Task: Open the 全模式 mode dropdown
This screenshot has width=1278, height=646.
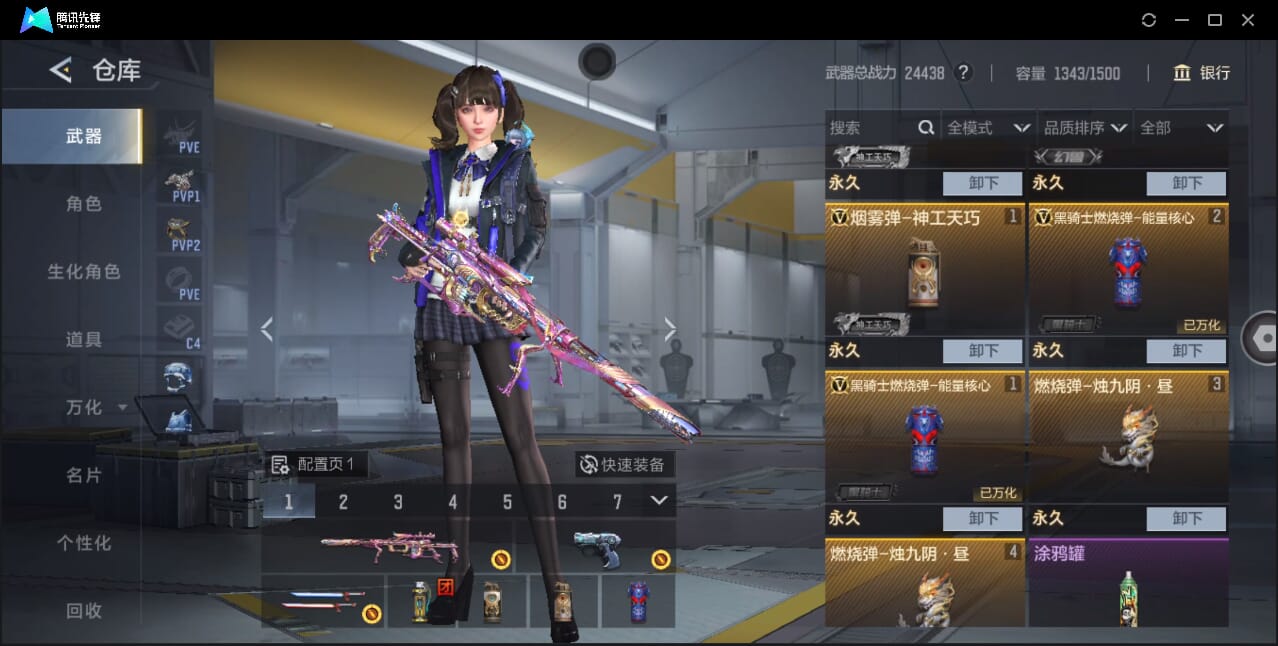Action: (x=988, y=128)
